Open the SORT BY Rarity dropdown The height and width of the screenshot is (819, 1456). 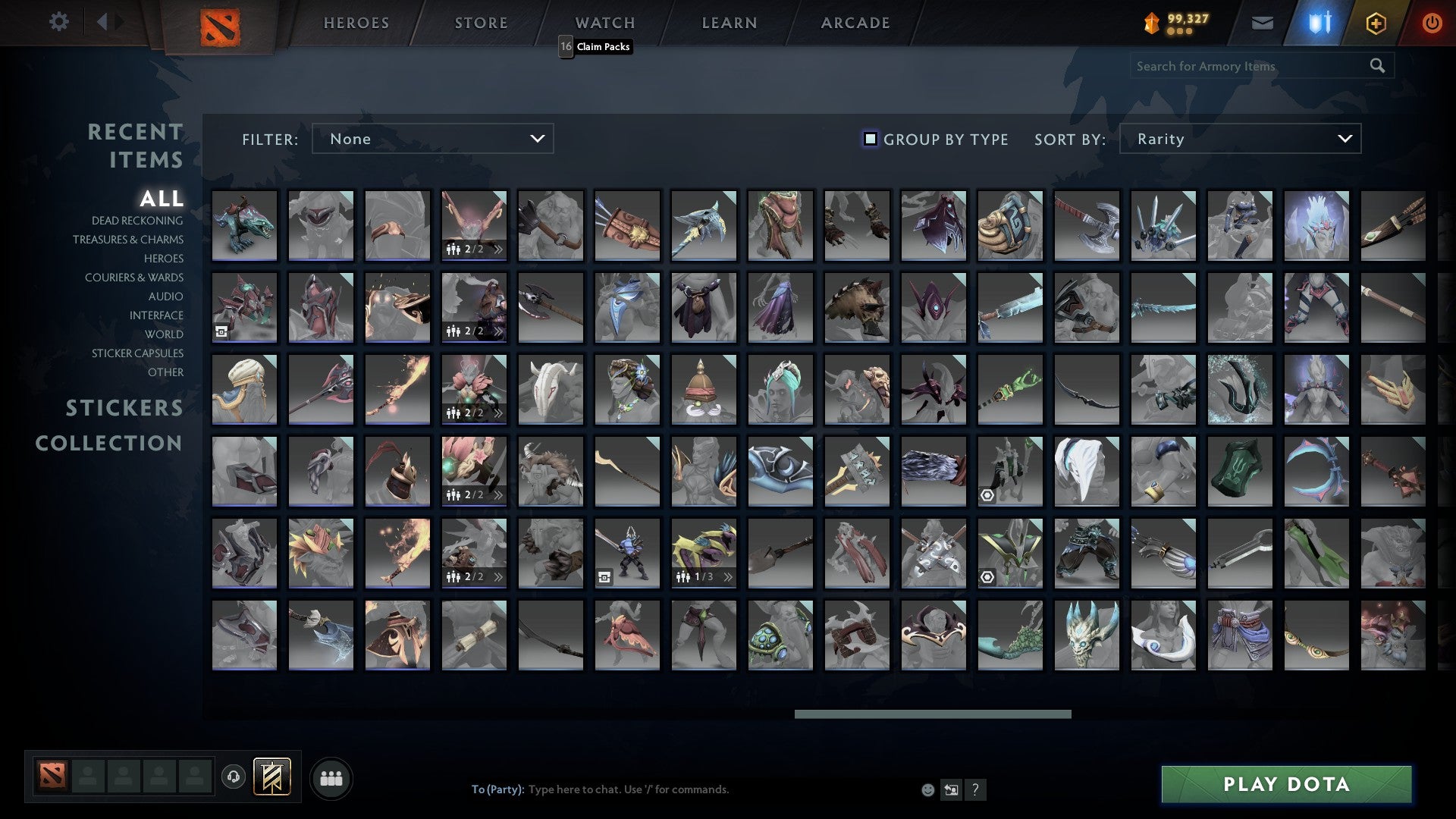coord(1239,139)
